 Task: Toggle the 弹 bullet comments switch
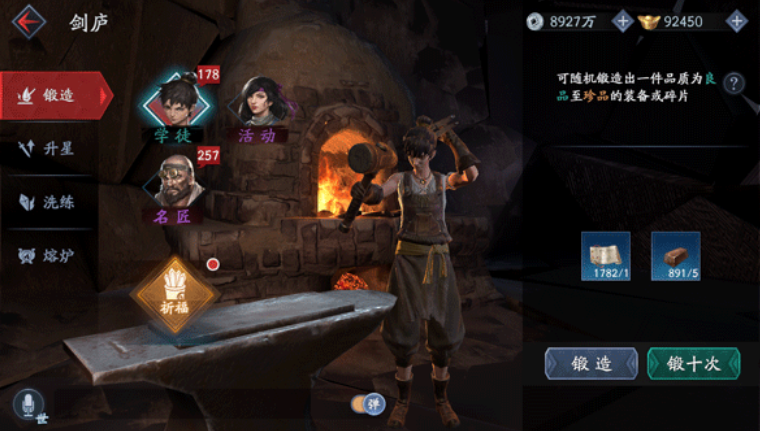[368, 404]
